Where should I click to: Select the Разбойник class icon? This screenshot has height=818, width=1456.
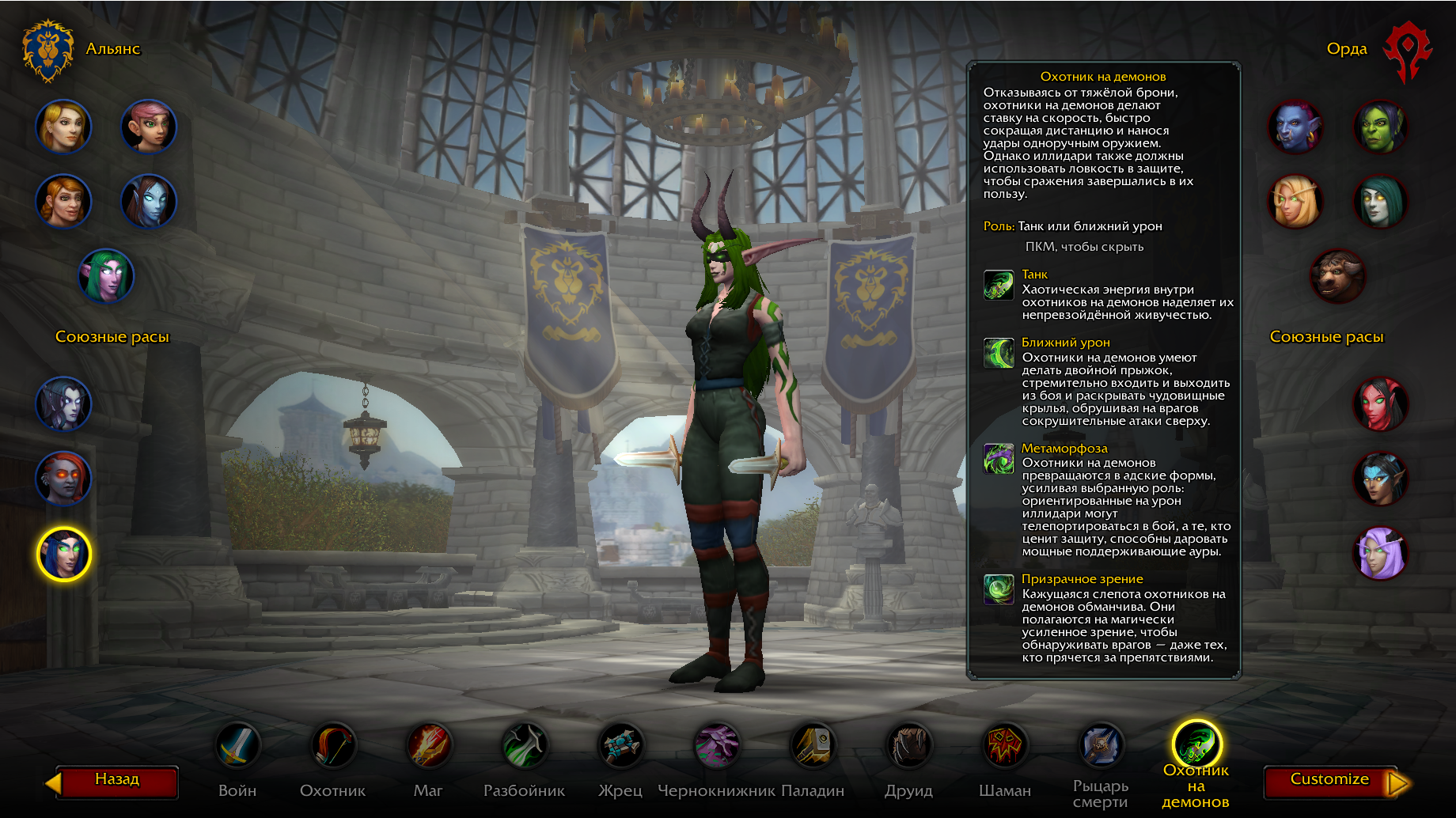click(x=525, y=746)
